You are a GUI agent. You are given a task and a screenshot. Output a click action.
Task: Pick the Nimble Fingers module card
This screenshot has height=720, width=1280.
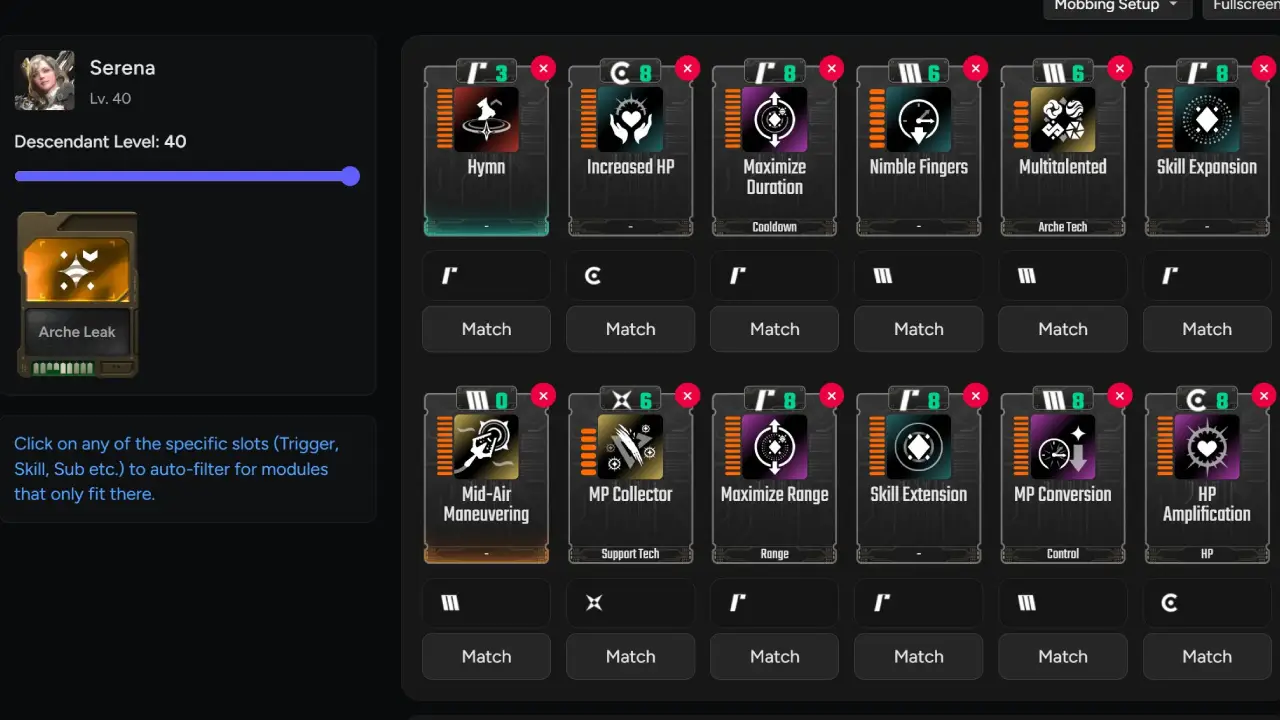click(918, 150)
